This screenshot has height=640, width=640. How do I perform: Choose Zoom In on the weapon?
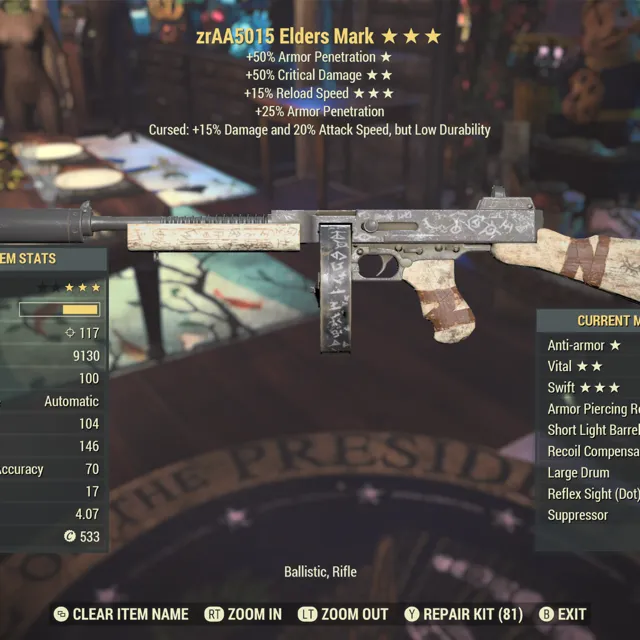point(244,614)
